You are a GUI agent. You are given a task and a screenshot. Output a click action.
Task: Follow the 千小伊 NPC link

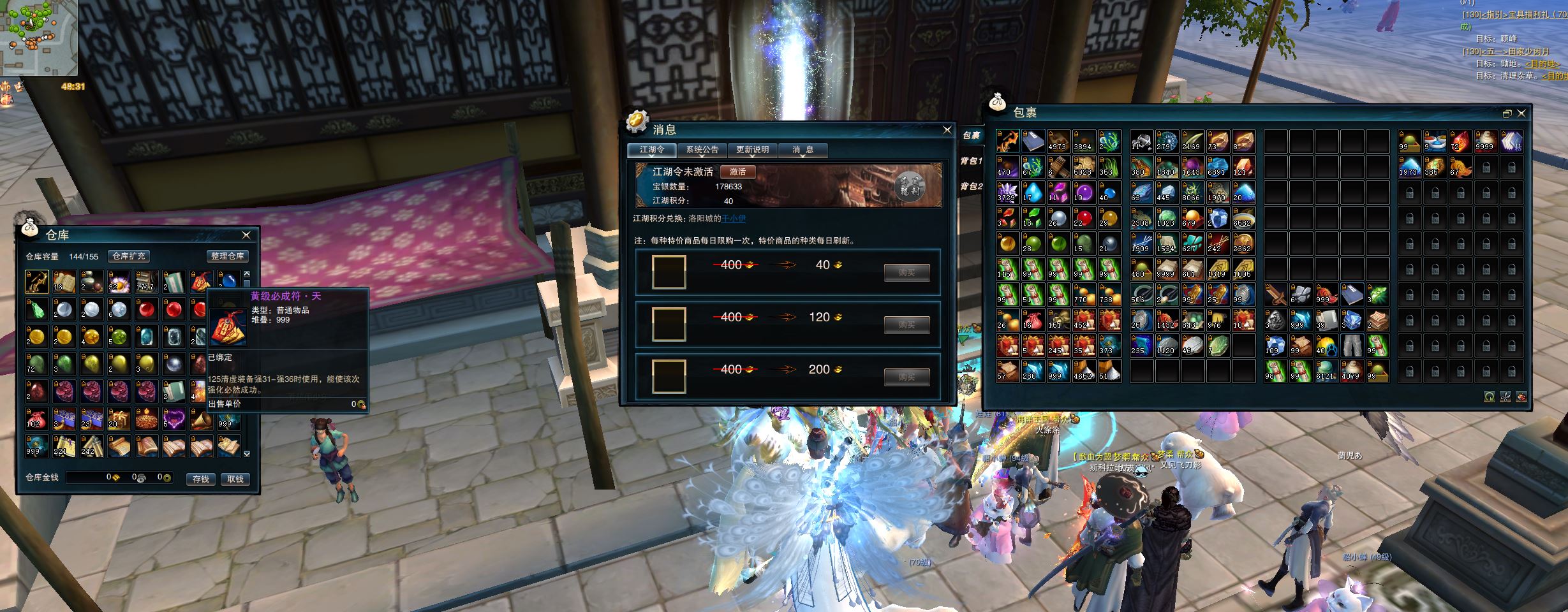(733, 219)
